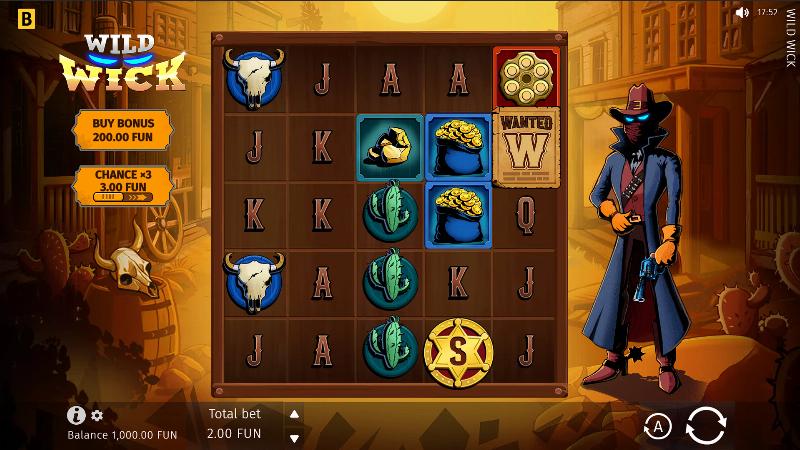
Task: Spin the reels with the circular arrows button
Action: point(705,427)
